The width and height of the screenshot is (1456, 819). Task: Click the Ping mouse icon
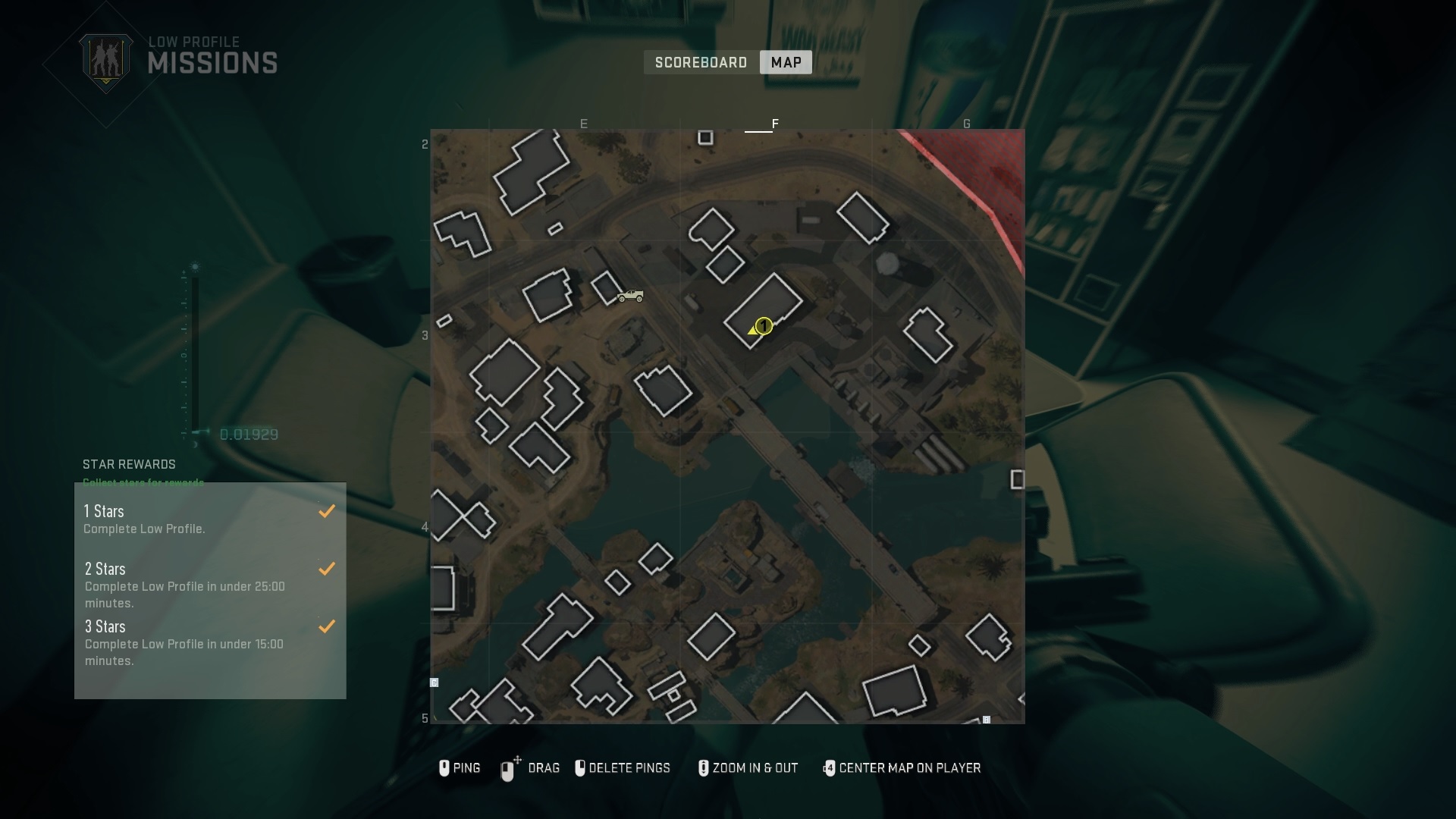click(445, 768)
